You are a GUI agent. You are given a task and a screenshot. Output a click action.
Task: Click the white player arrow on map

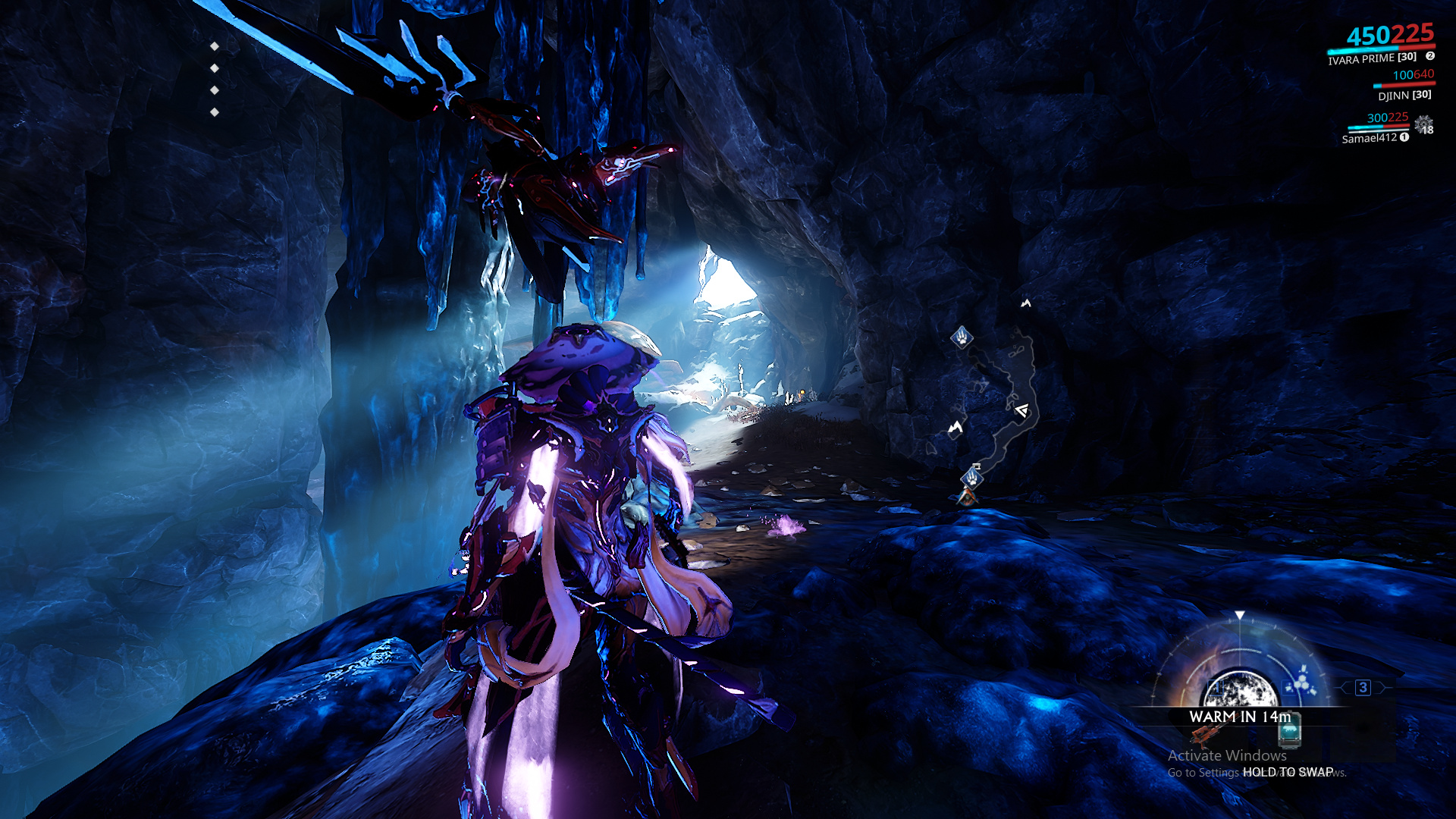(x=1022, y=410)
